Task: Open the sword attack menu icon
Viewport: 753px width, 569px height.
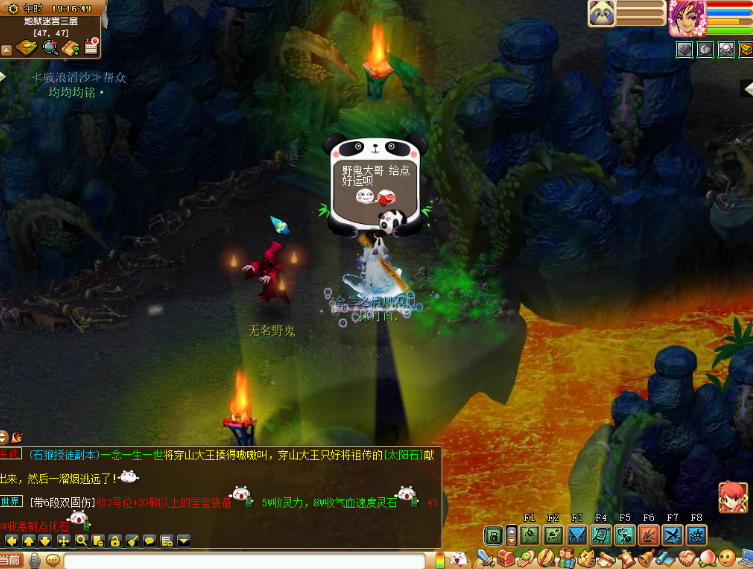Action: (x=486, y=558)
